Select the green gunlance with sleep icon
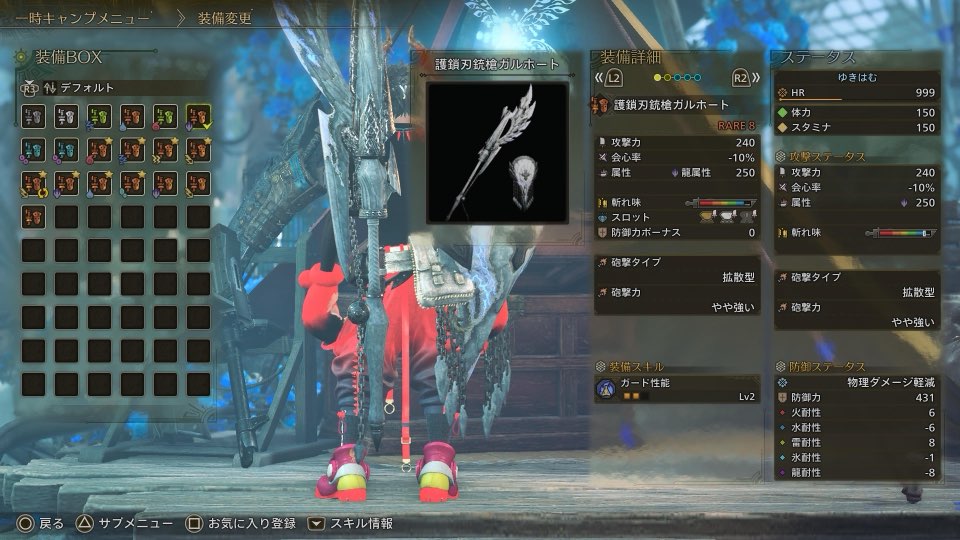Viewport: 960px width, 540px height. click(99, 117)
